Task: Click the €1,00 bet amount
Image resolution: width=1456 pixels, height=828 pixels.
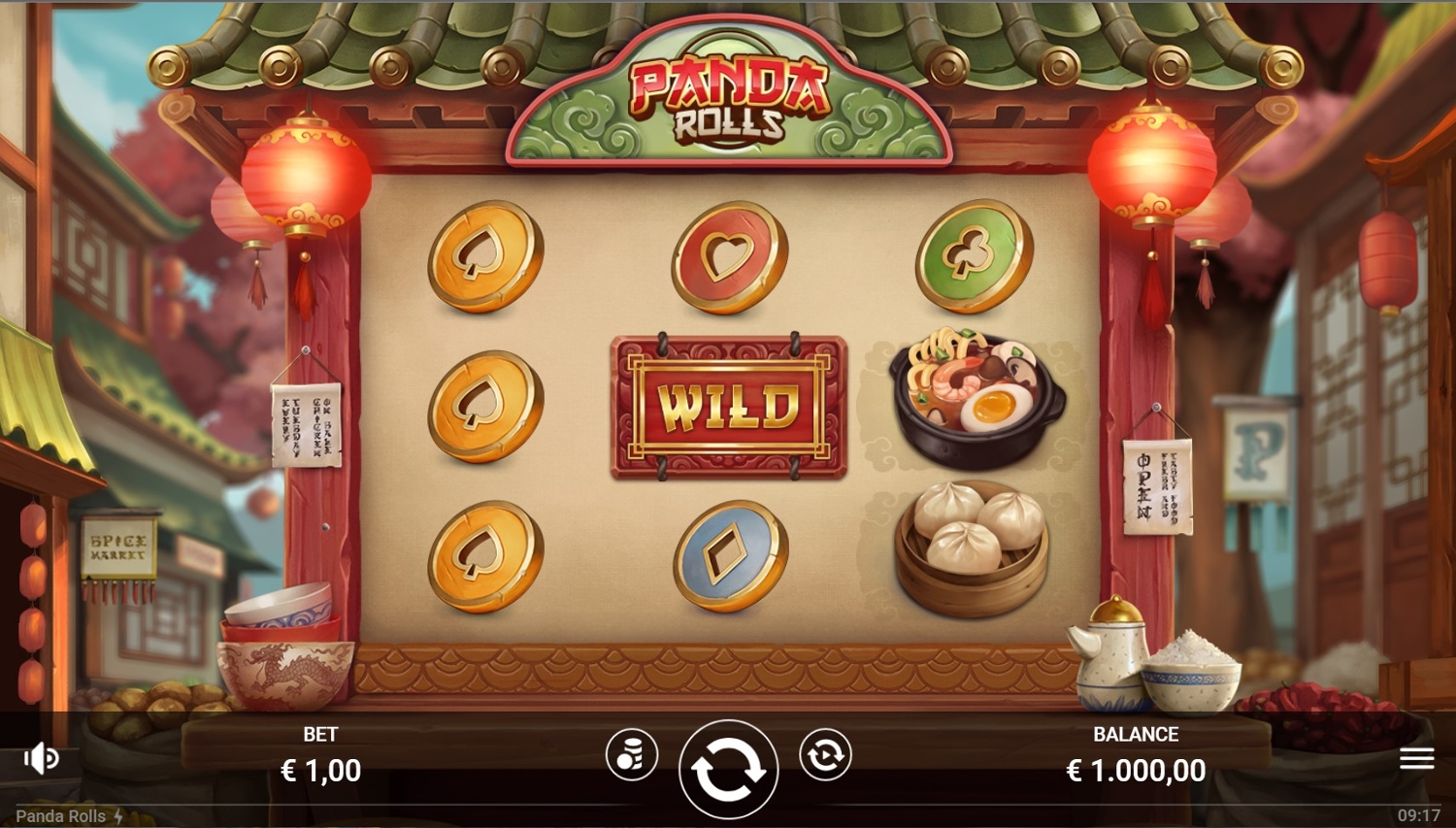Action: coord(320,771)
